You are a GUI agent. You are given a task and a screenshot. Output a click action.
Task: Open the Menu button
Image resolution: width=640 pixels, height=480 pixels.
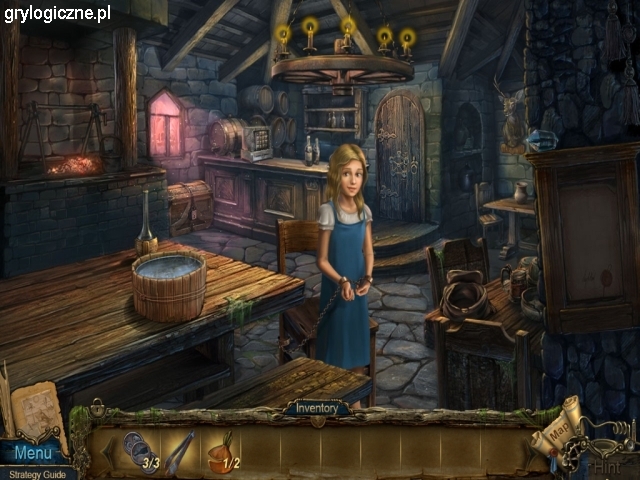[x=32, y=453]
